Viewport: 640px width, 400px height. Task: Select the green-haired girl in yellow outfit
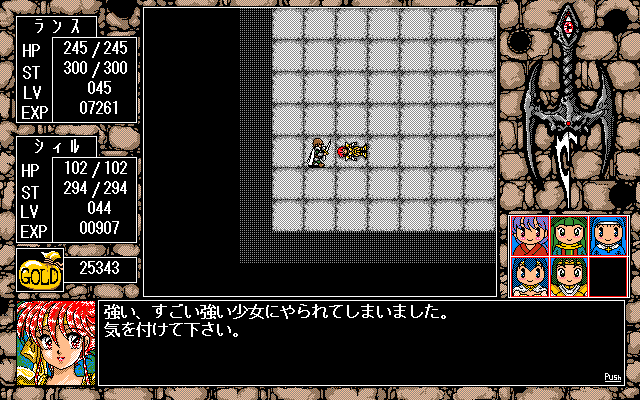pos(568,275)
